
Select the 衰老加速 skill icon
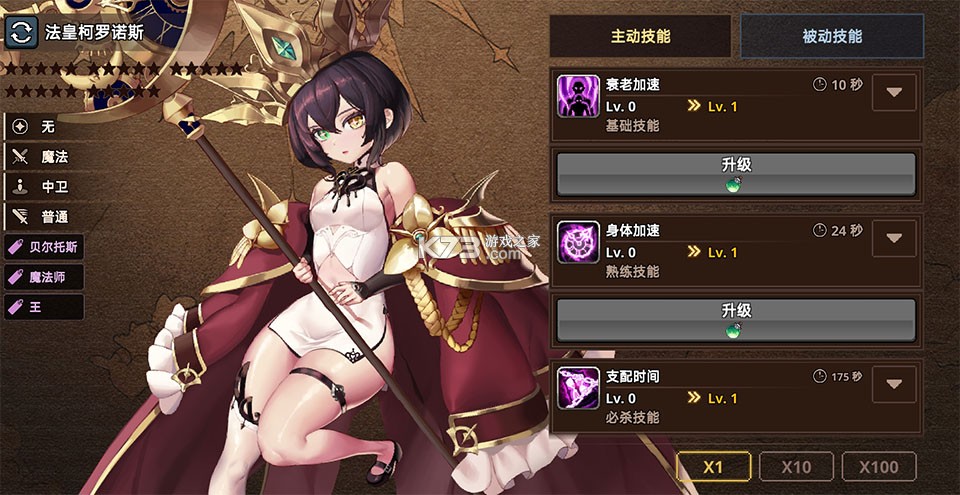click(578, 96)
